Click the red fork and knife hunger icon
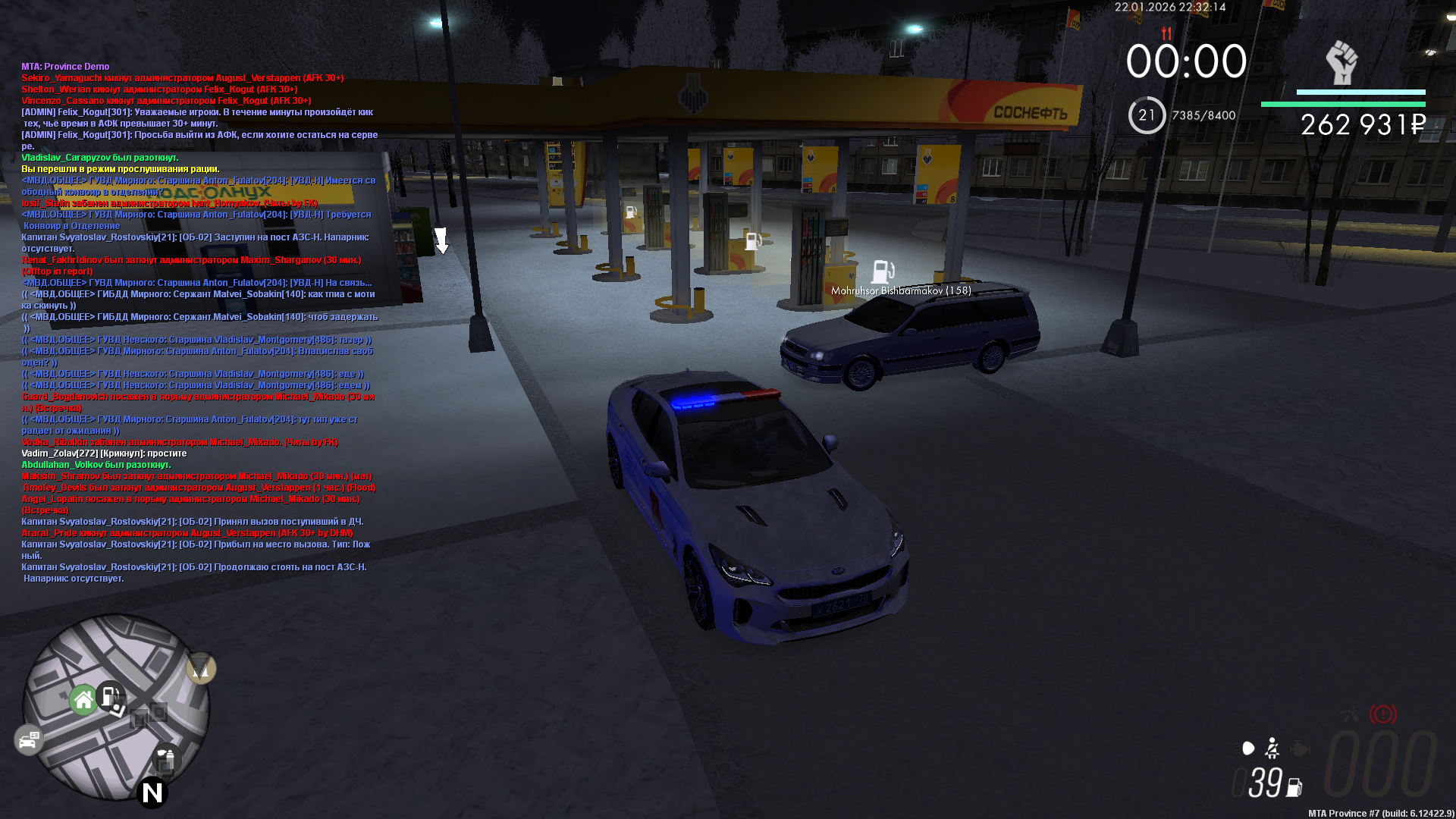The image size is (1456, 819). [x=1166, y=33]
